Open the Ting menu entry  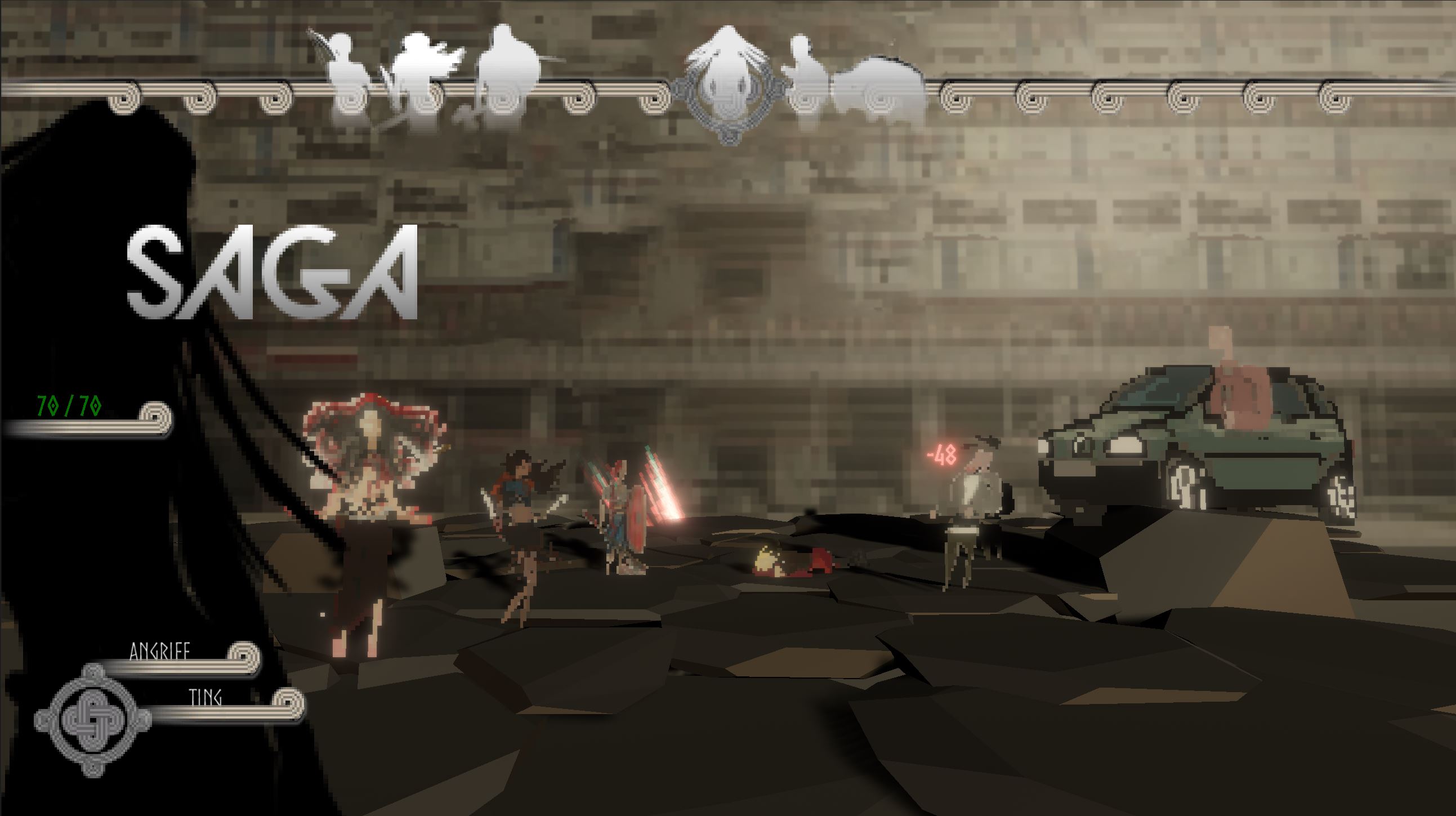coord(204,698)
